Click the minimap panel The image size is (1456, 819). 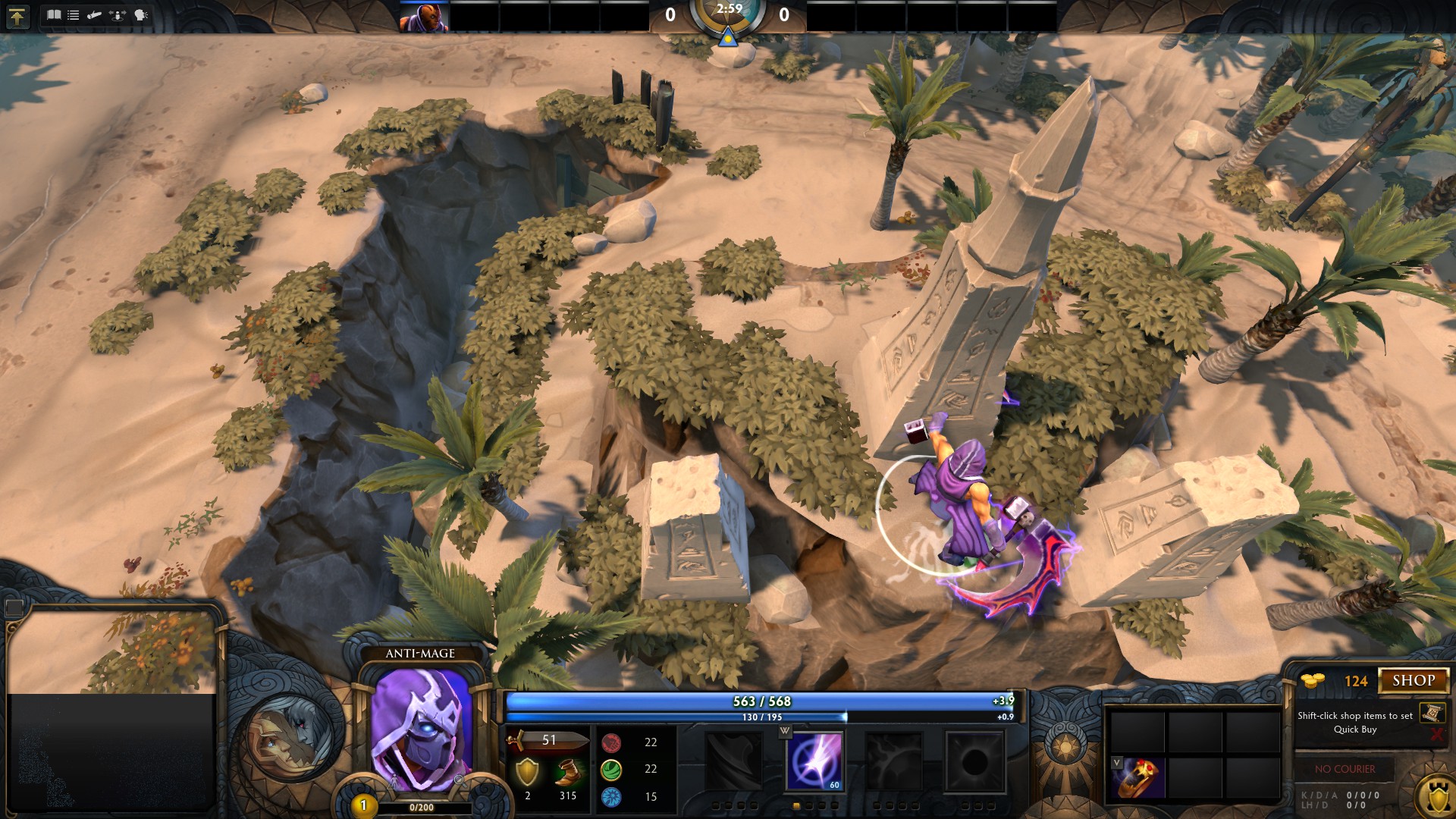[112, 705]
